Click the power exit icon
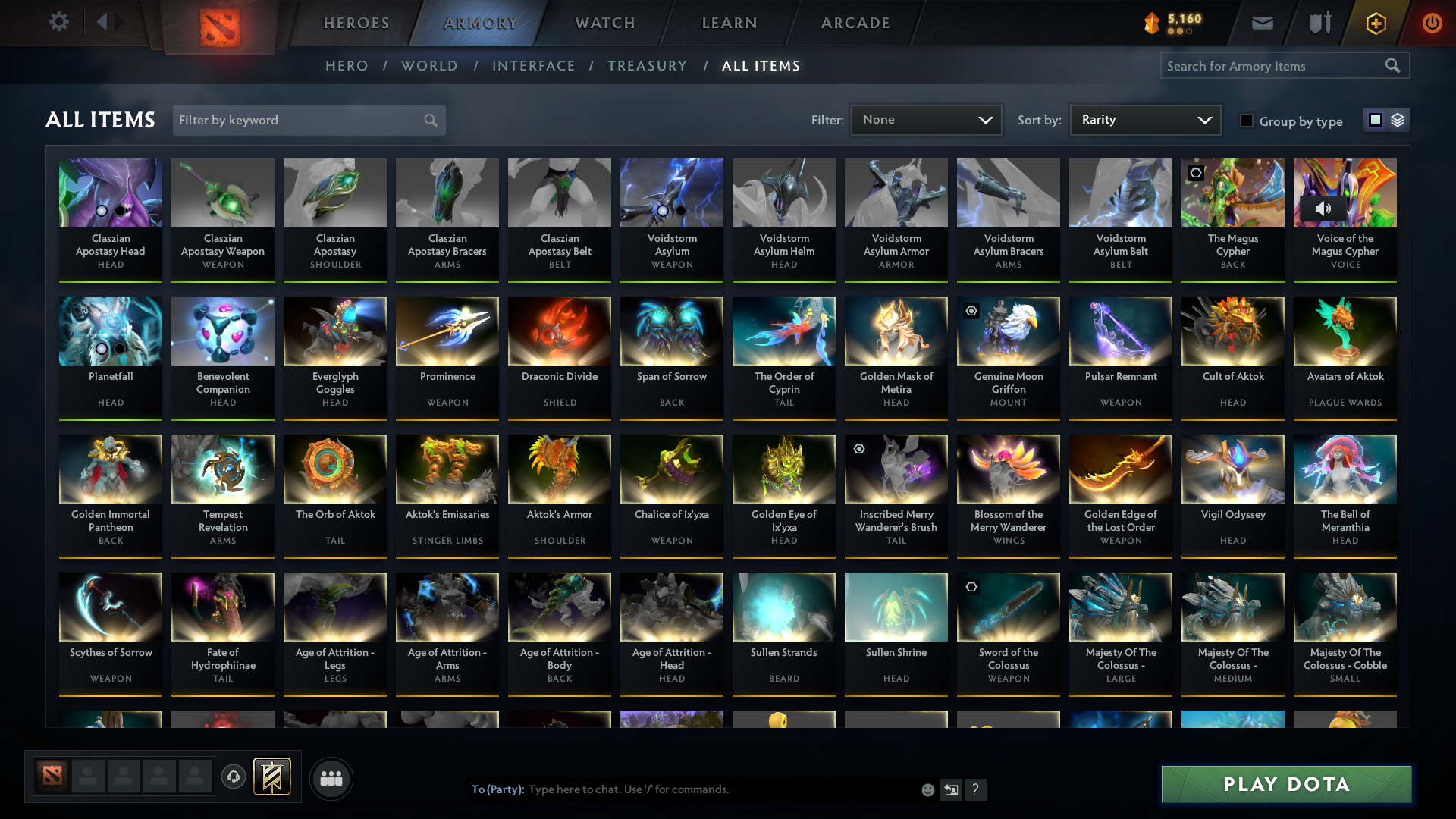 click(x=1432, y=23)
